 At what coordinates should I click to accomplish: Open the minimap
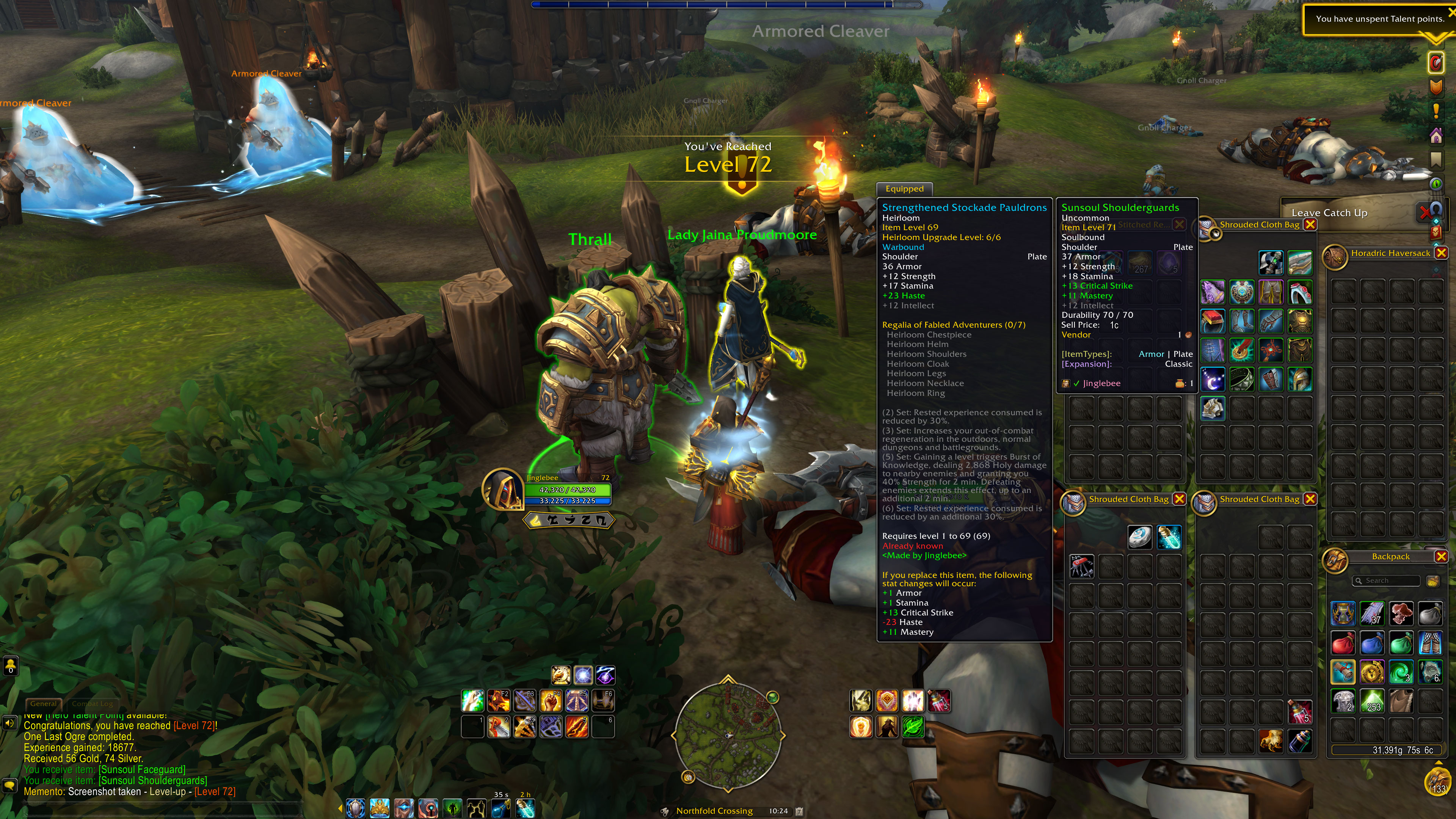pyautogui.click(x=728, y=735)
